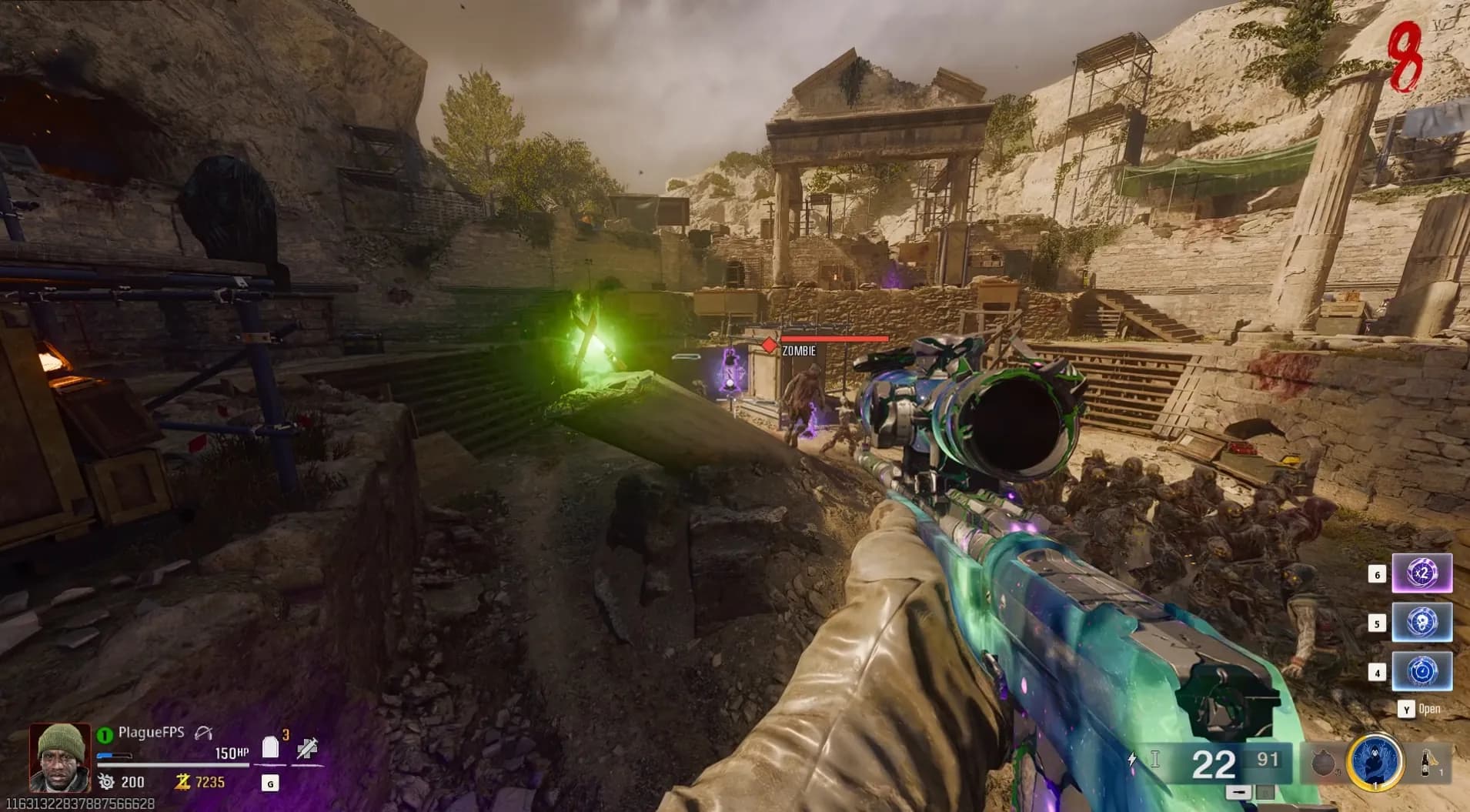The height and width of the screenshot is (812, 1470).
Task: Click the gear salvage icon
Action: pos(106,782)
